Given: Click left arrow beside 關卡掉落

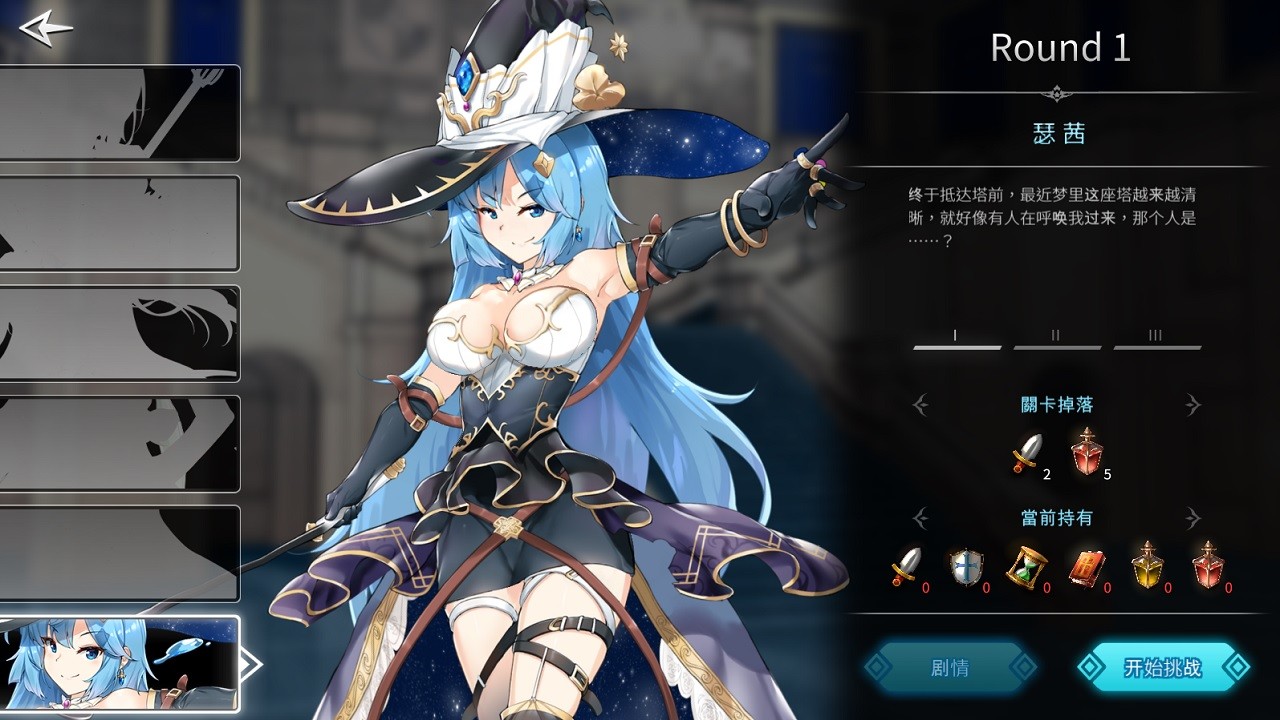Looking at the screenshot, I should coord(921,405).
